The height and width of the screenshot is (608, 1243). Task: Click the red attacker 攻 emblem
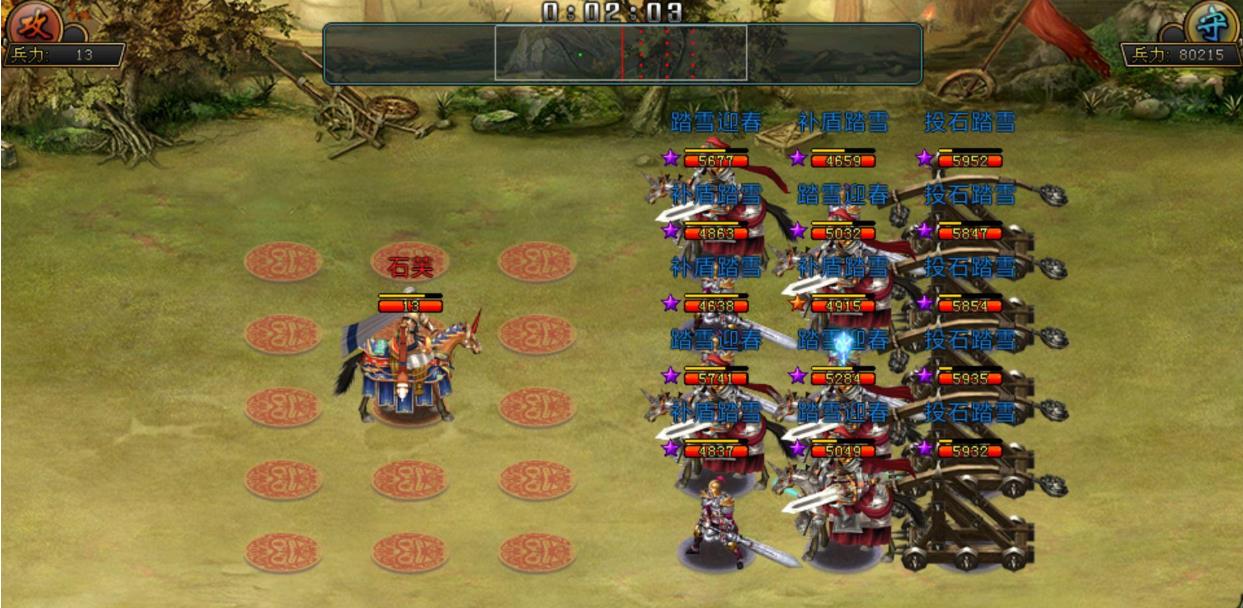click(x=32, y=22)
